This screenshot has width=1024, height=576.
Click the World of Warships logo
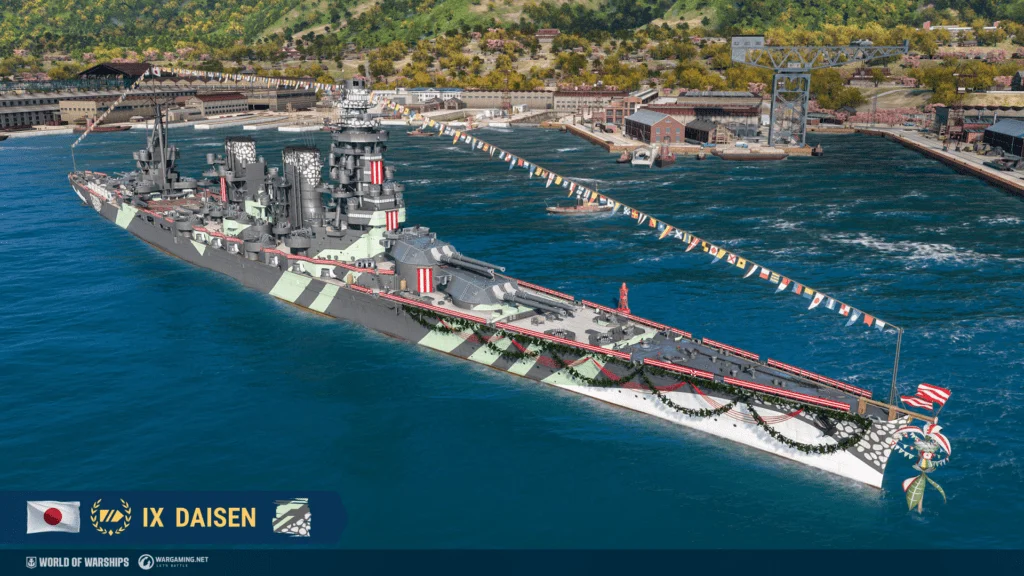click(77, 562)
